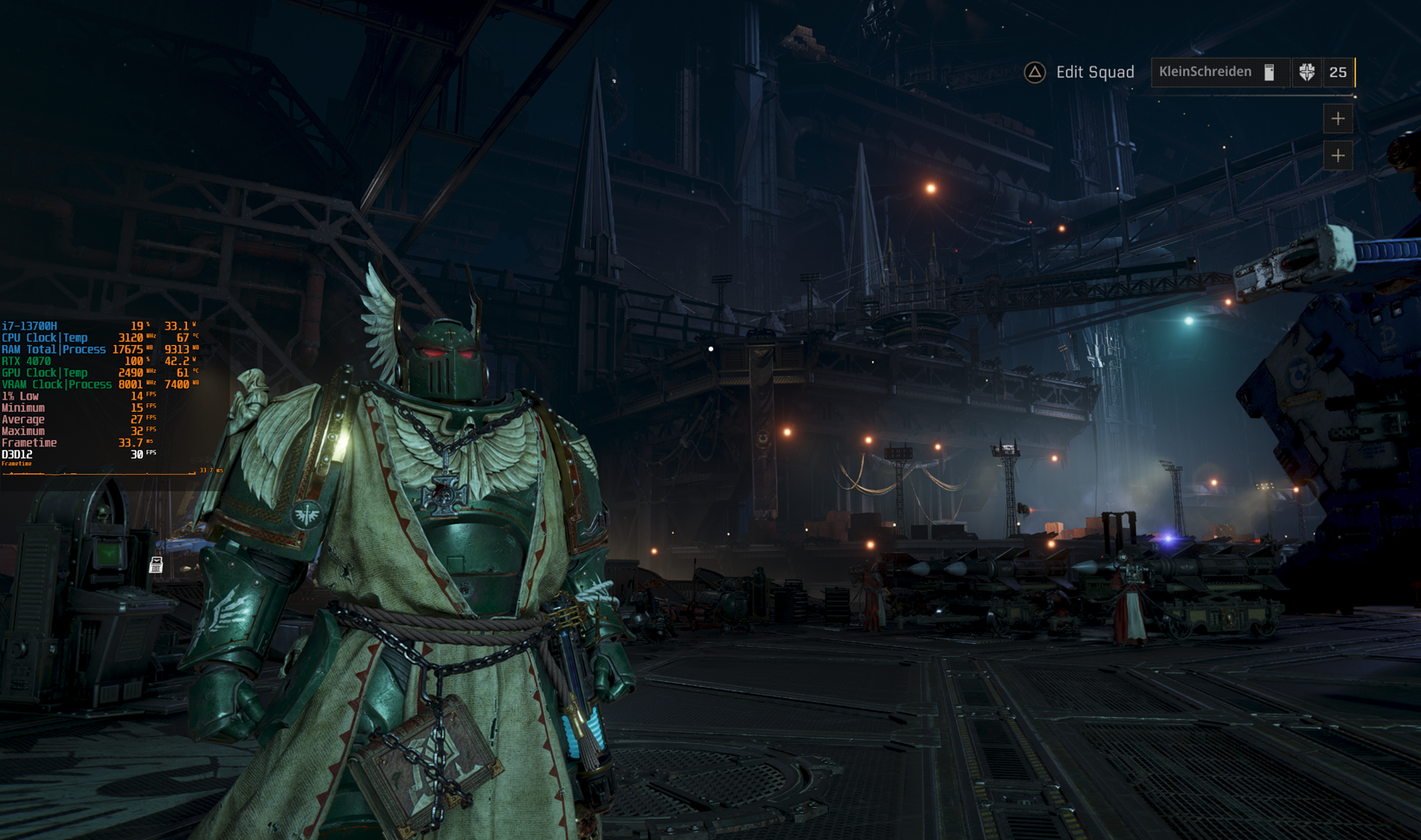Expand the CPU Clock|Temp stats row
1421x840 pixels.
click(x=45, y=337)
